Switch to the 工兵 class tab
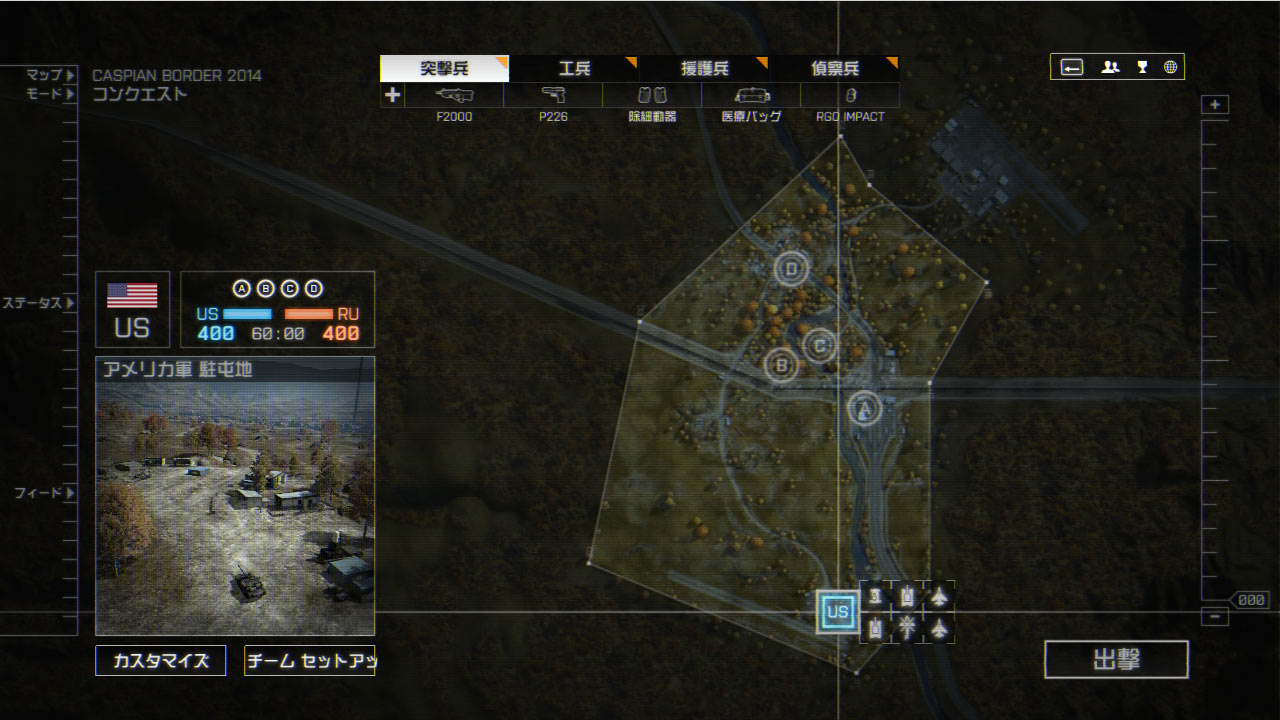This screenshot has width=1280, height=720. coord(575,69)
